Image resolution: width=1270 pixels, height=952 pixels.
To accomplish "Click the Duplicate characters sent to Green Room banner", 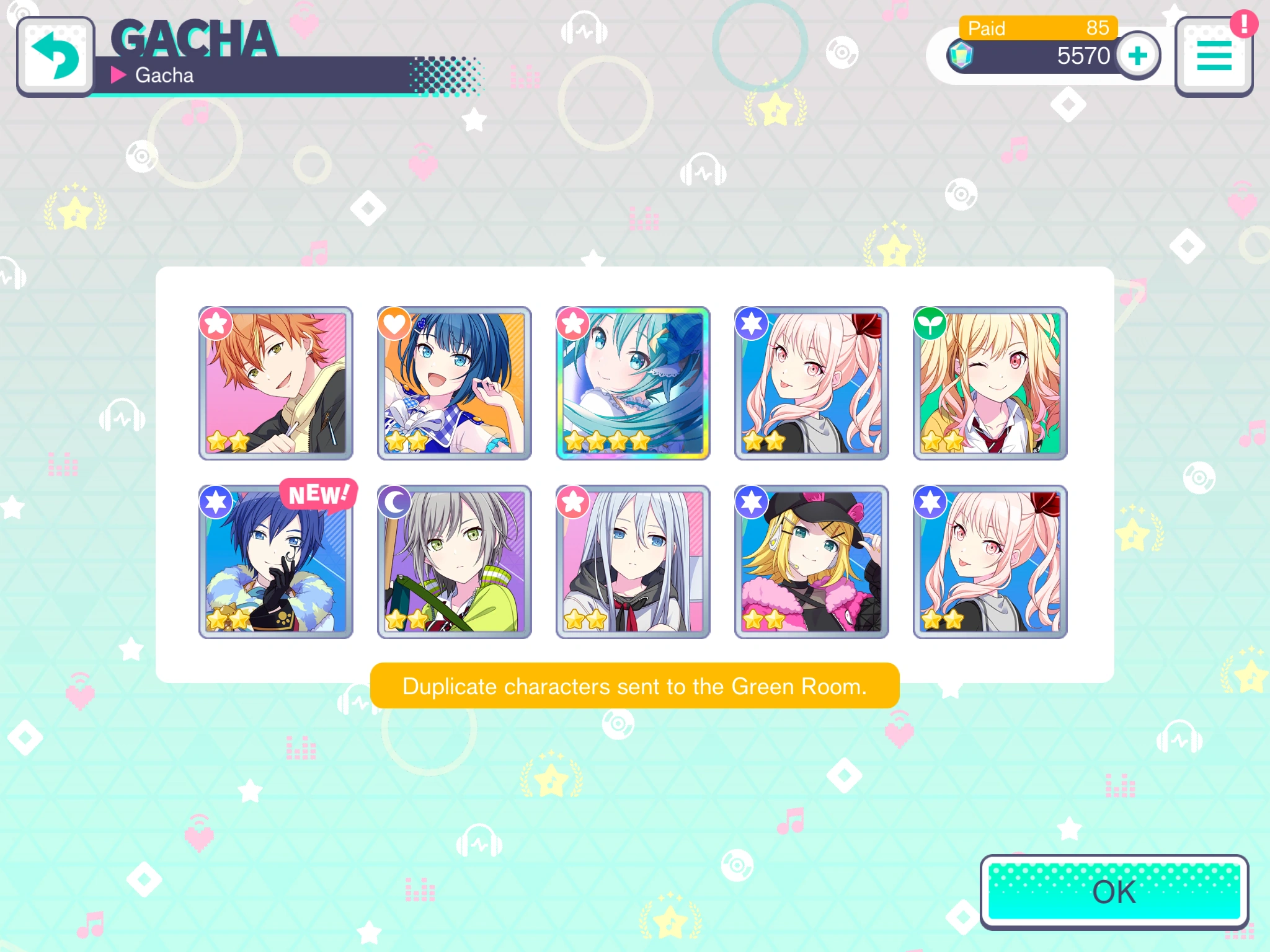I will pos(635,686).
